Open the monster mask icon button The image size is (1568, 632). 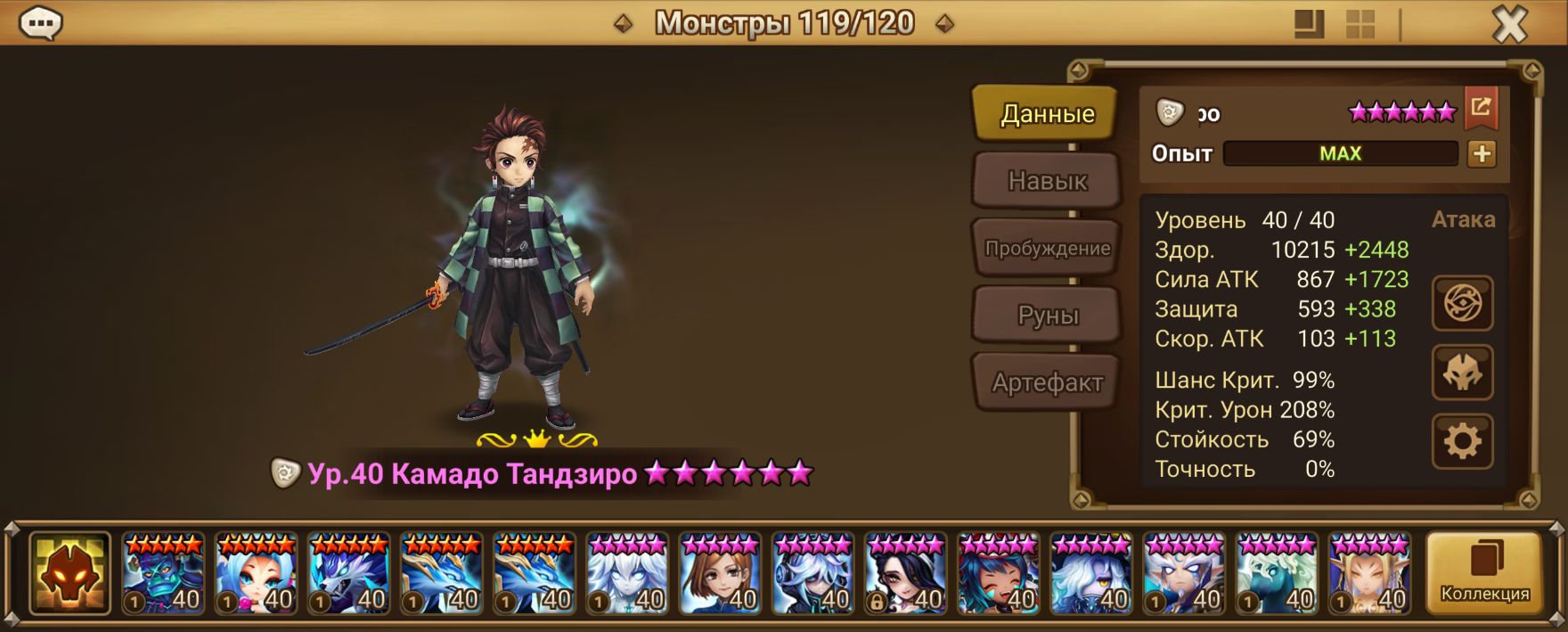coord(1462,373)
